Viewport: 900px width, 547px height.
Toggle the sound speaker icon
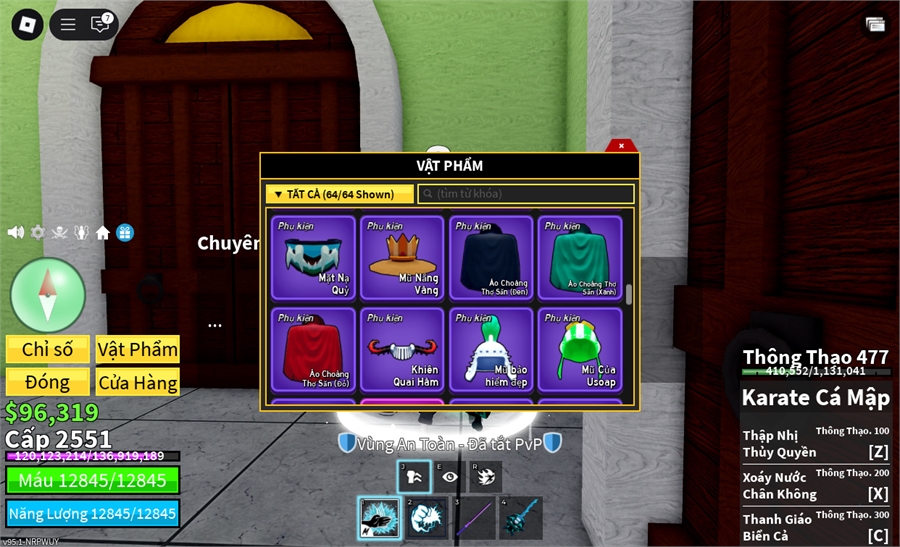[x=15, y=232]
